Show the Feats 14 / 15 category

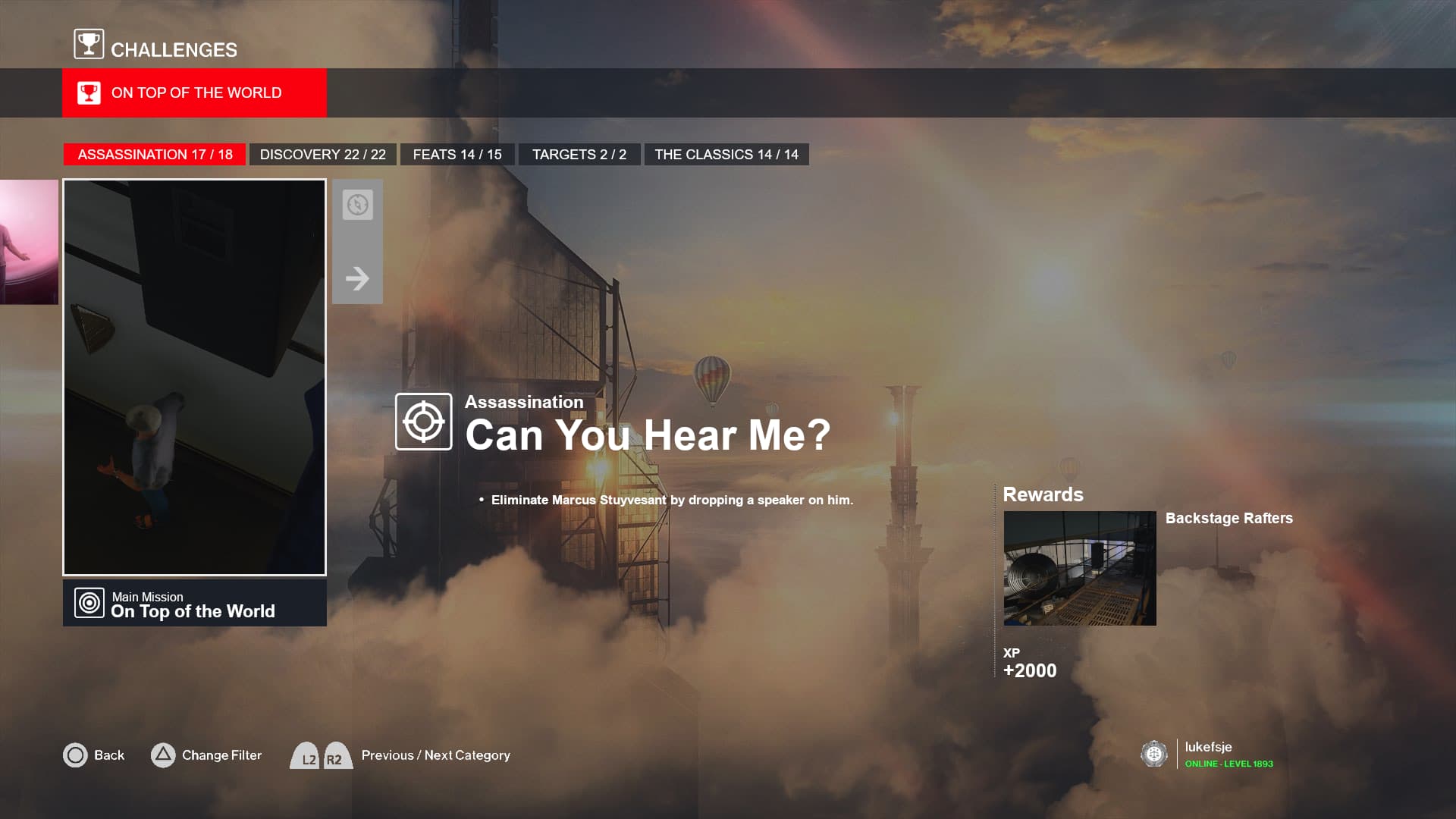click(x=457, y=155)
